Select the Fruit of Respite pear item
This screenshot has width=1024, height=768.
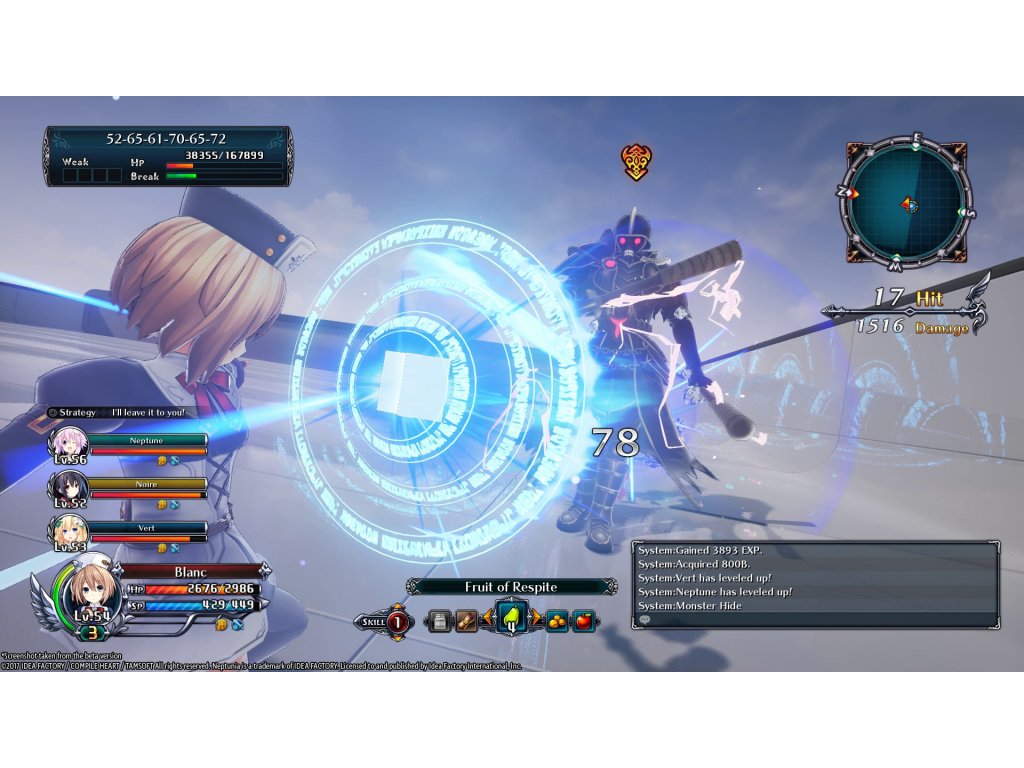tap(511, 621)
